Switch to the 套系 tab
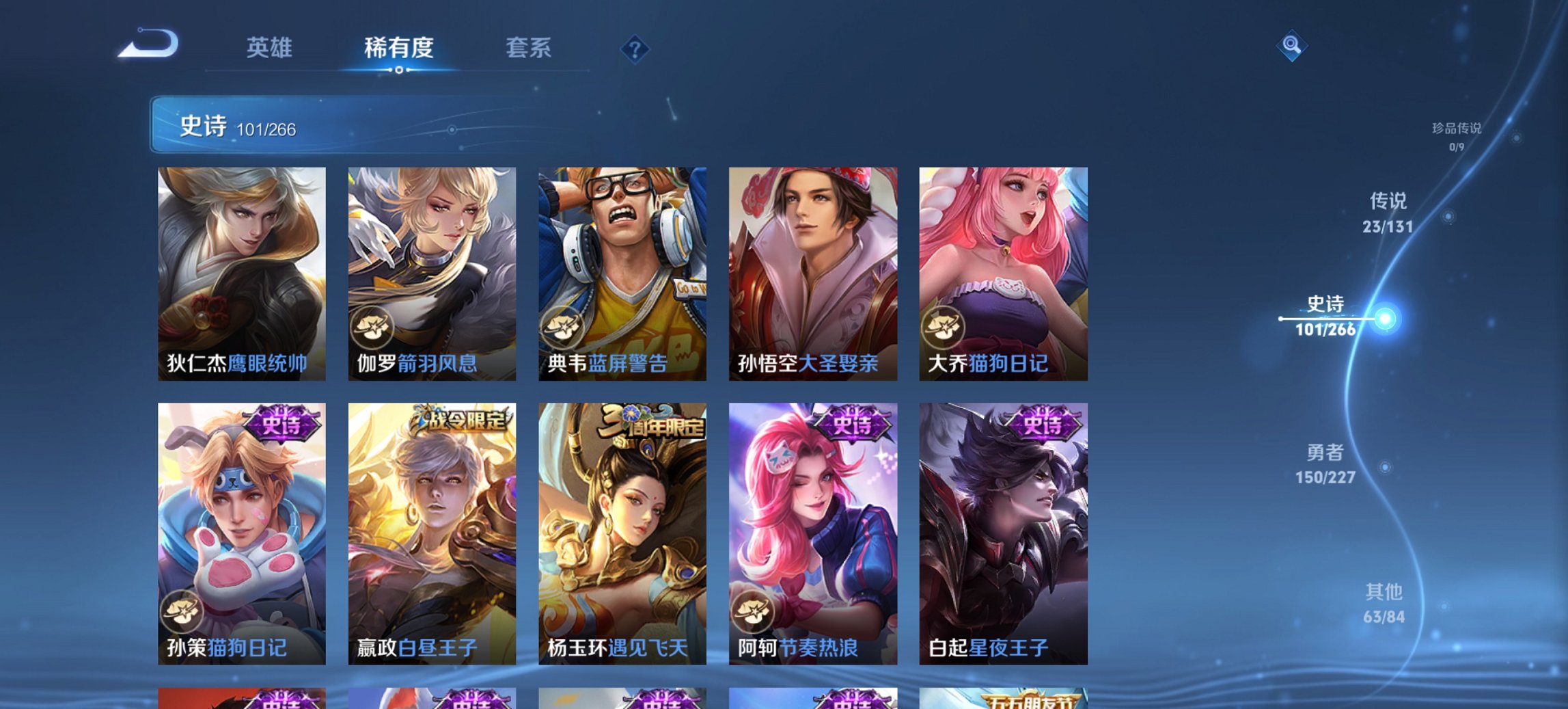The height and width of the screenshot is (709, 1568). click(x=528, y=48)
